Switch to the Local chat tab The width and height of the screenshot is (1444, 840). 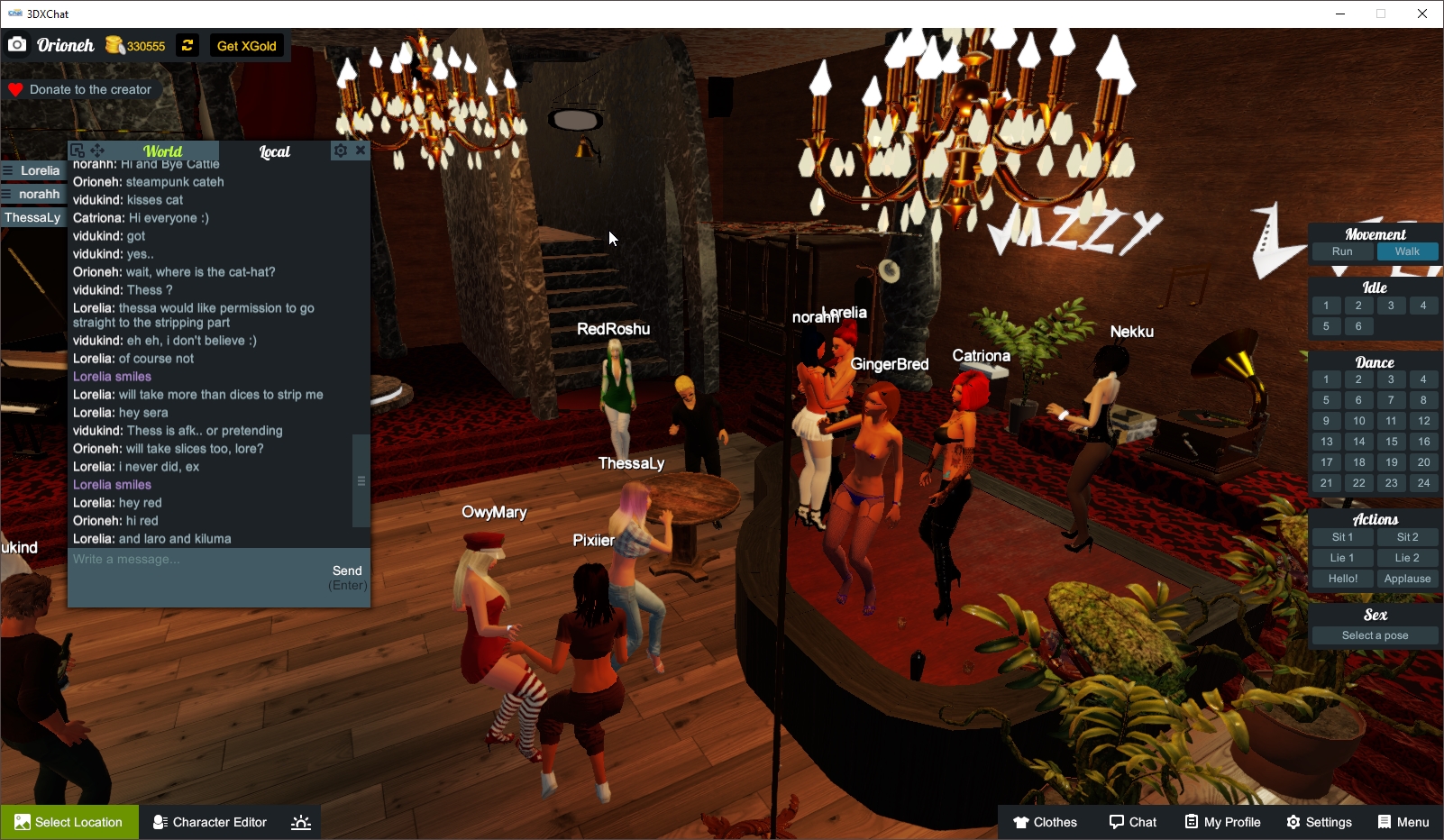pos(275,151)
